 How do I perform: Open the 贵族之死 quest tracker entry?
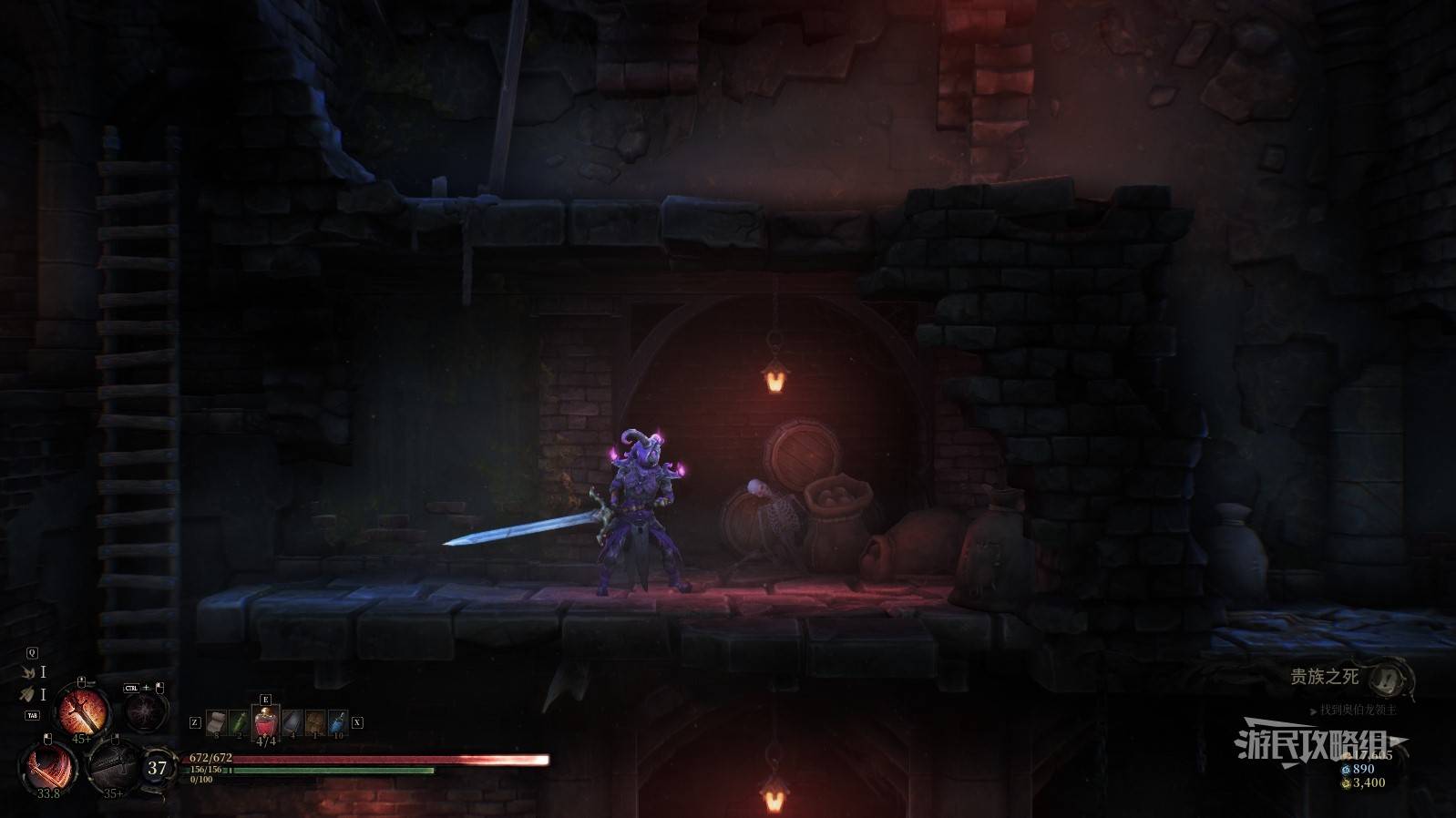[1324, 677]
